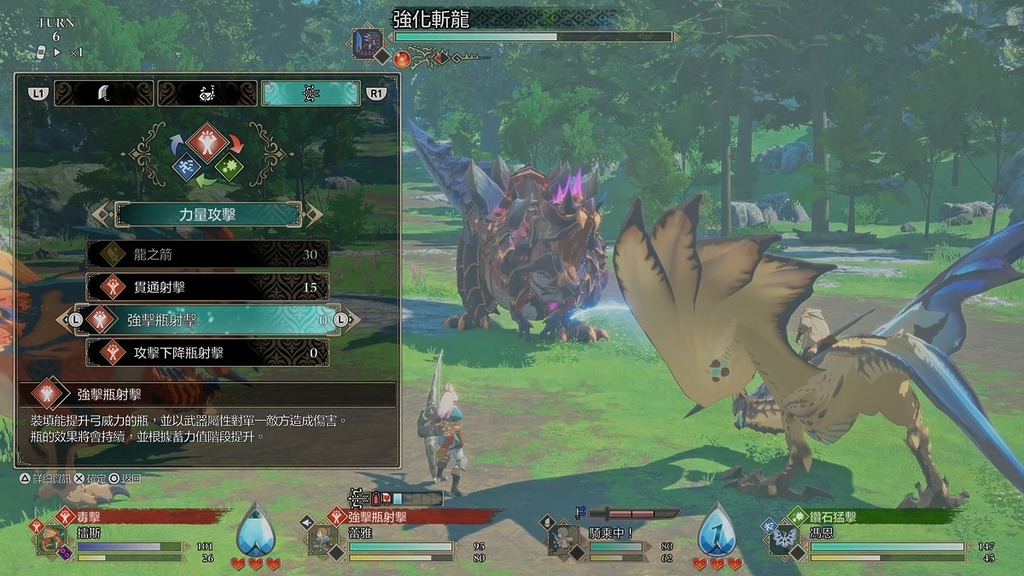Choose the green speed attack type icon

click(x=232, y=166)
